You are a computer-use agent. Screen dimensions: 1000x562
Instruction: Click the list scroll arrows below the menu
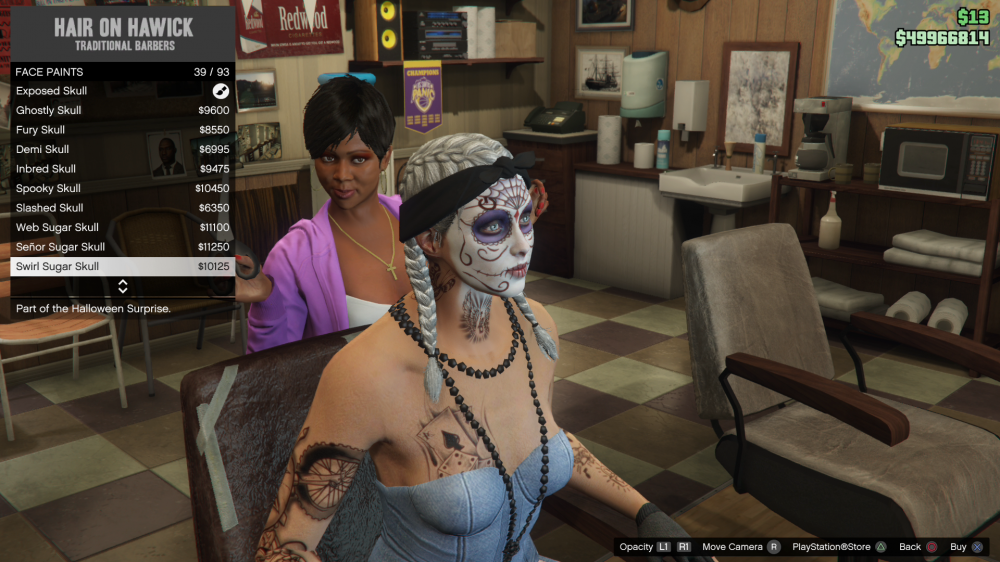123,287
